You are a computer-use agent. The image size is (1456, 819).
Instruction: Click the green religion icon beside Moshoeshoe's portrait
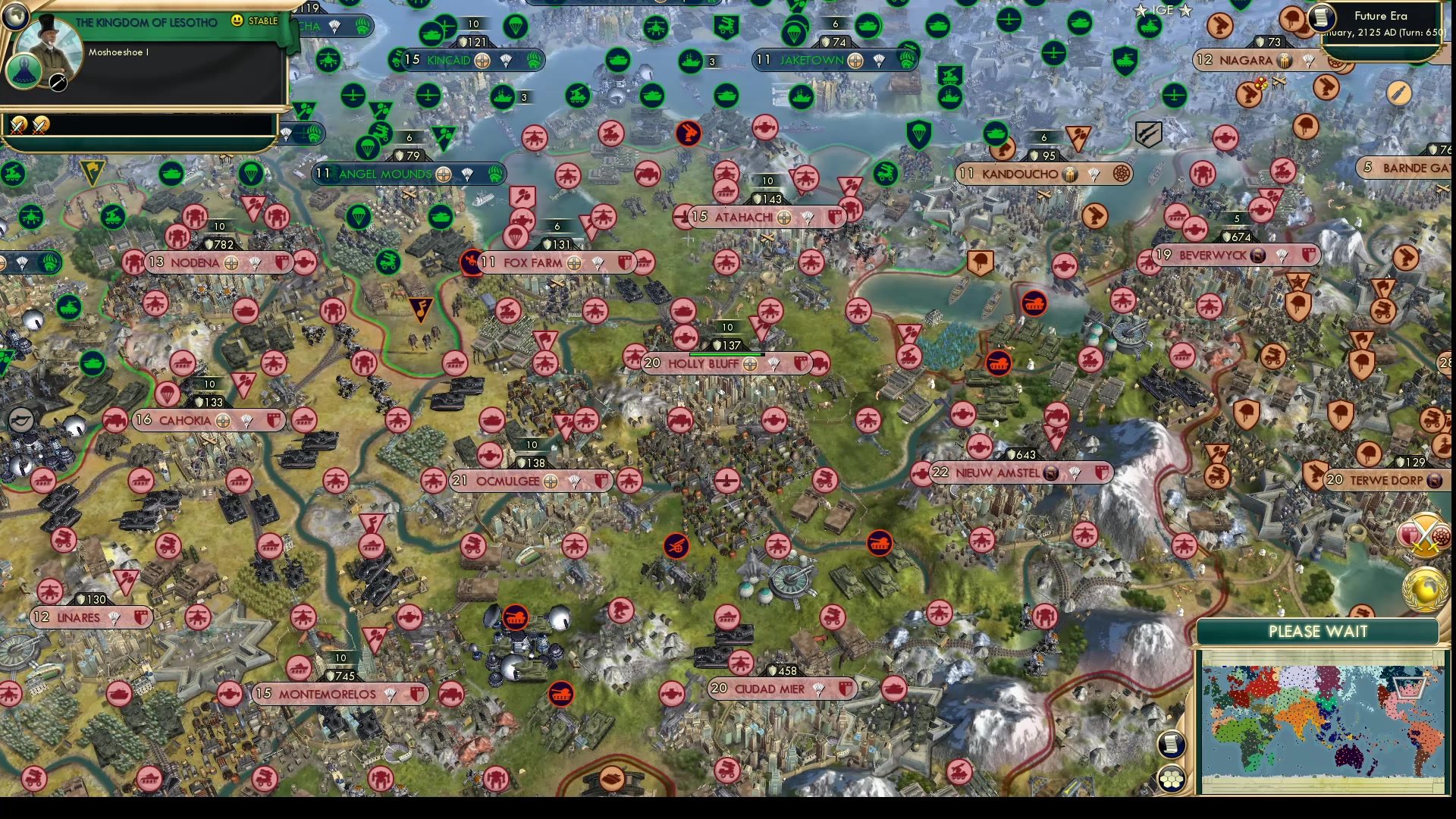click(24, 73)
